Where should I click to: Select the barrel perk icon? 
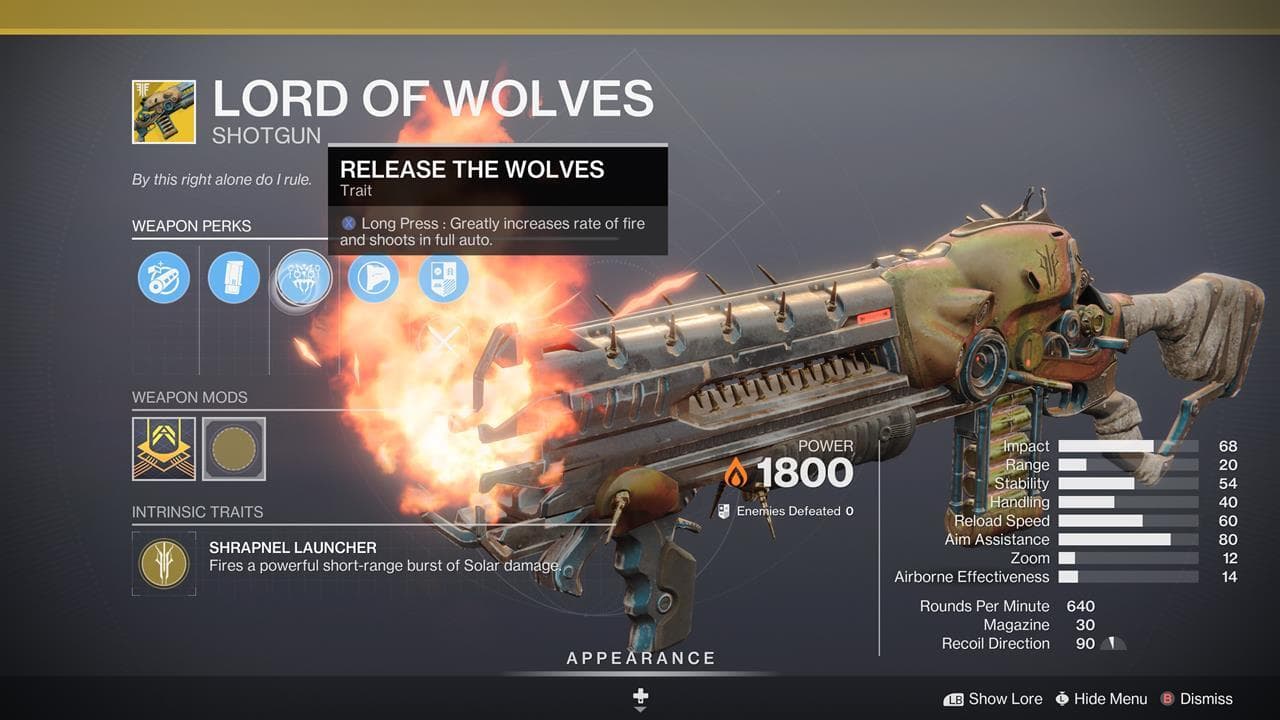[164, 277]
